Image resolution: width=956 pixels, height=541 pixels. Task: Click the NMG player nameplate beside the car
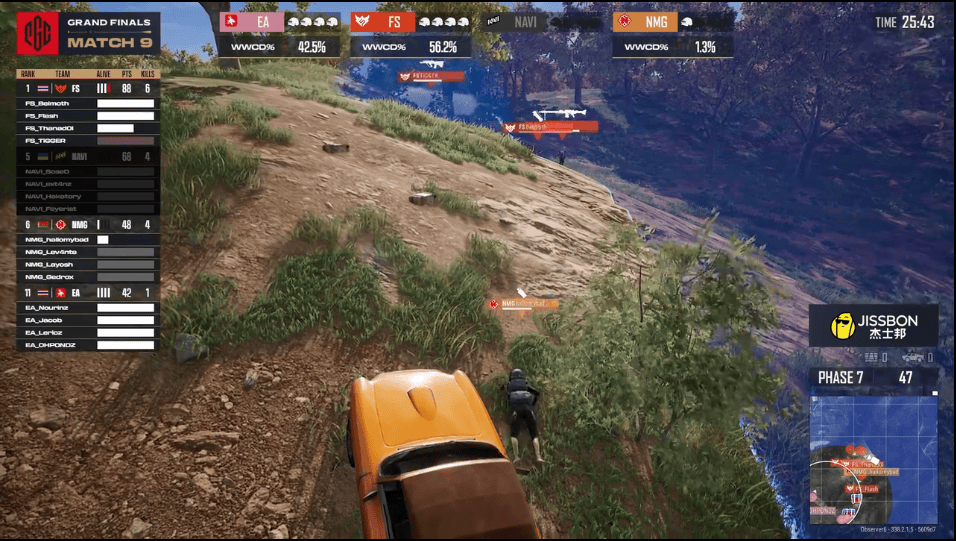(x=523, y=303)
